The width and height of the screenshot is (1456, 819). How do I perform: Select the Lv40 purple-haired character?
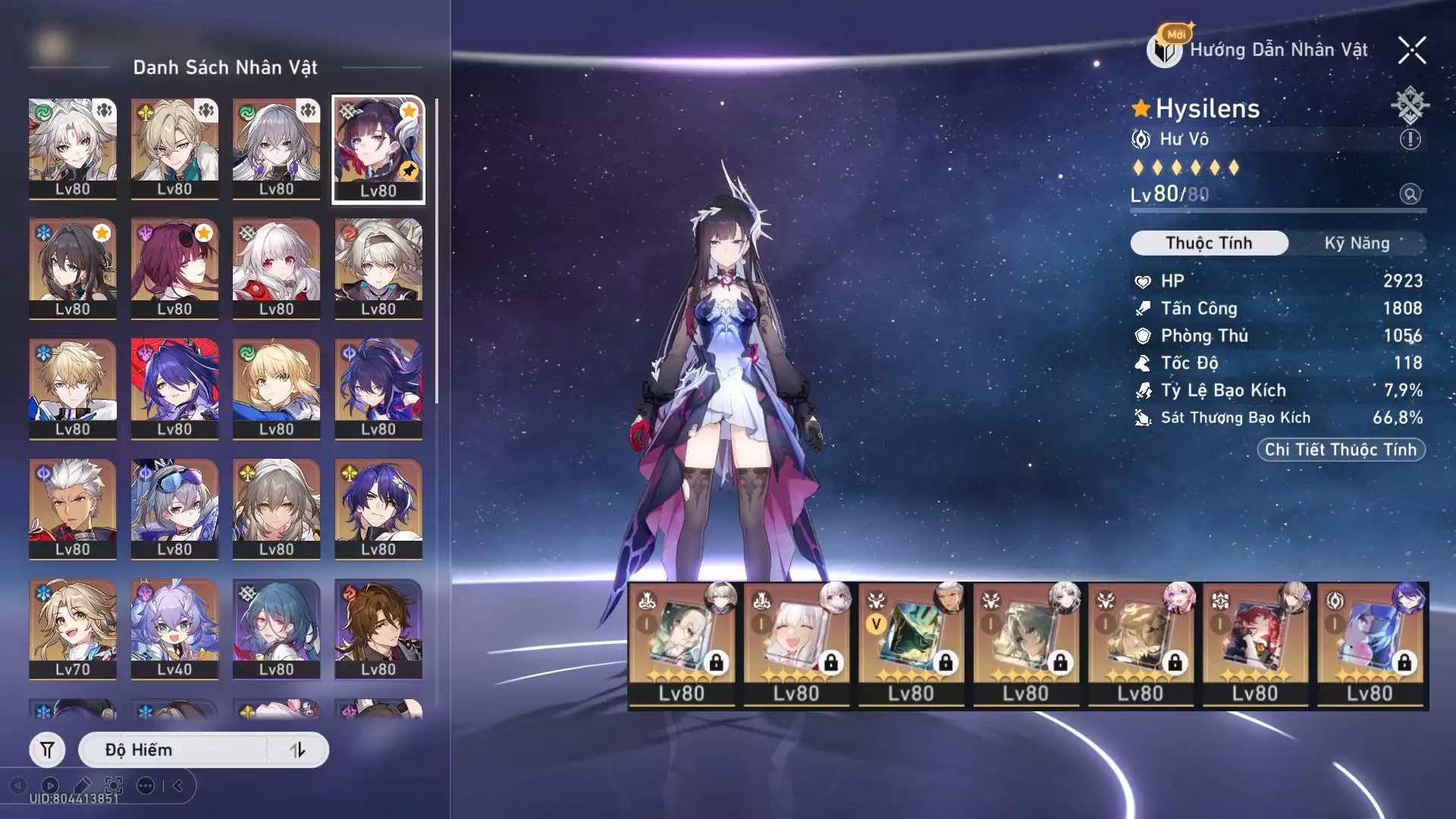coord(174,629)
